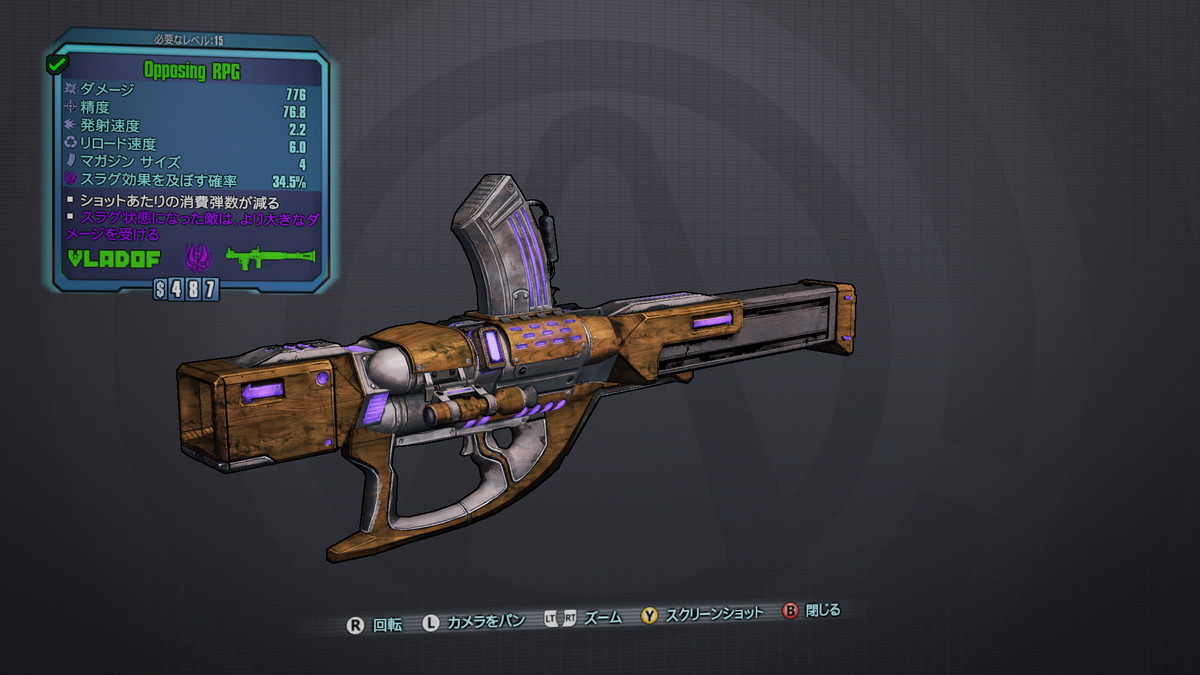
Task: Click the purple slag element icon
Action: (196, 259)
